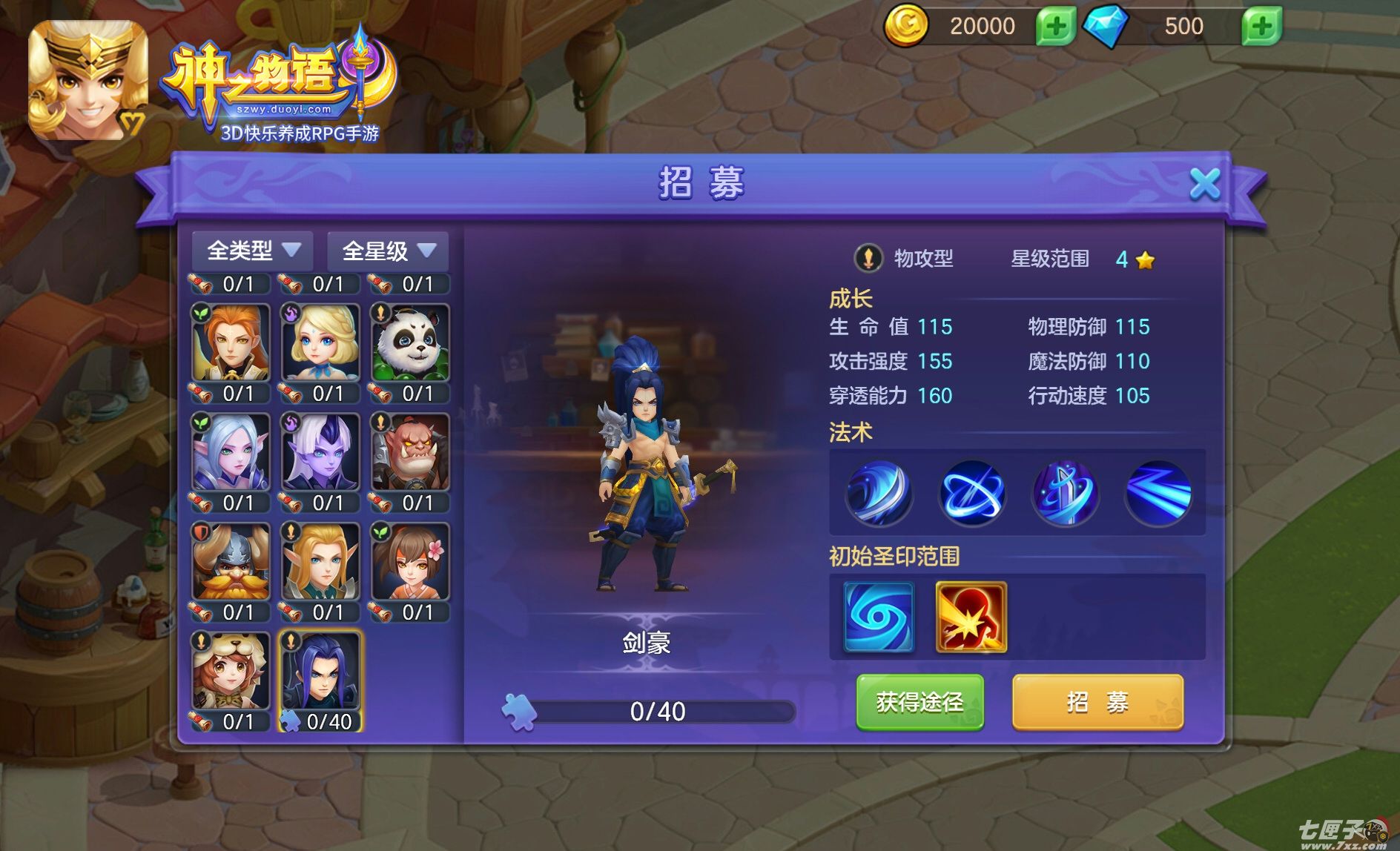The image size is (1400, 851).
Task: Add diamonds with the gem plus button
Action: pyautogui.click(x=1261, y=27)
